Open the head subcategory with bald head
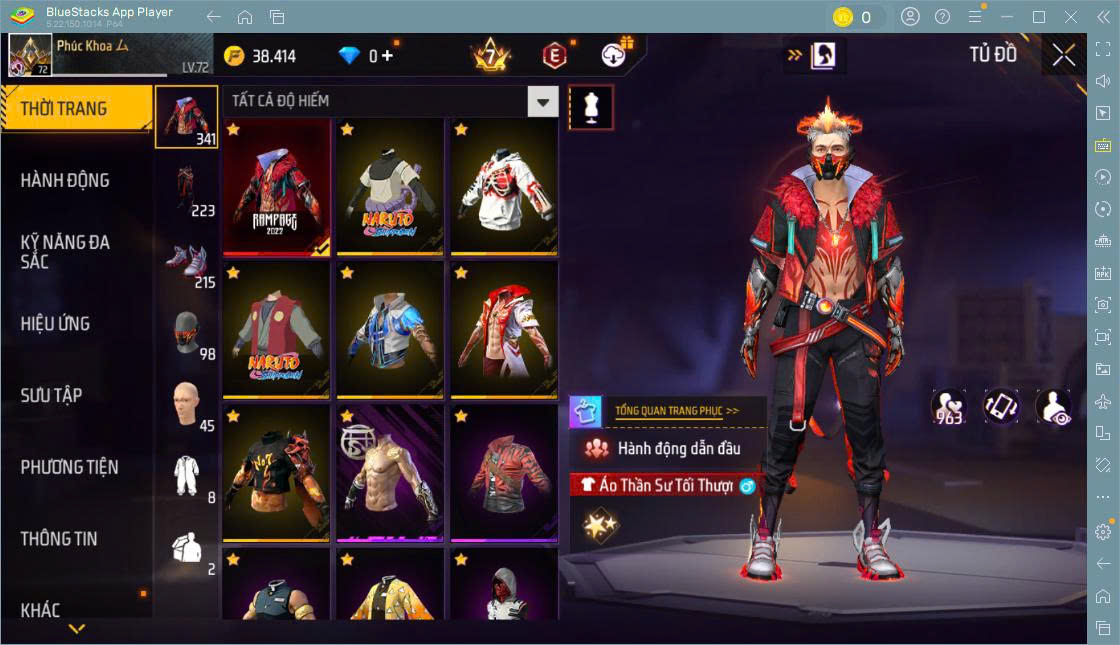 [x=186, y=403]
